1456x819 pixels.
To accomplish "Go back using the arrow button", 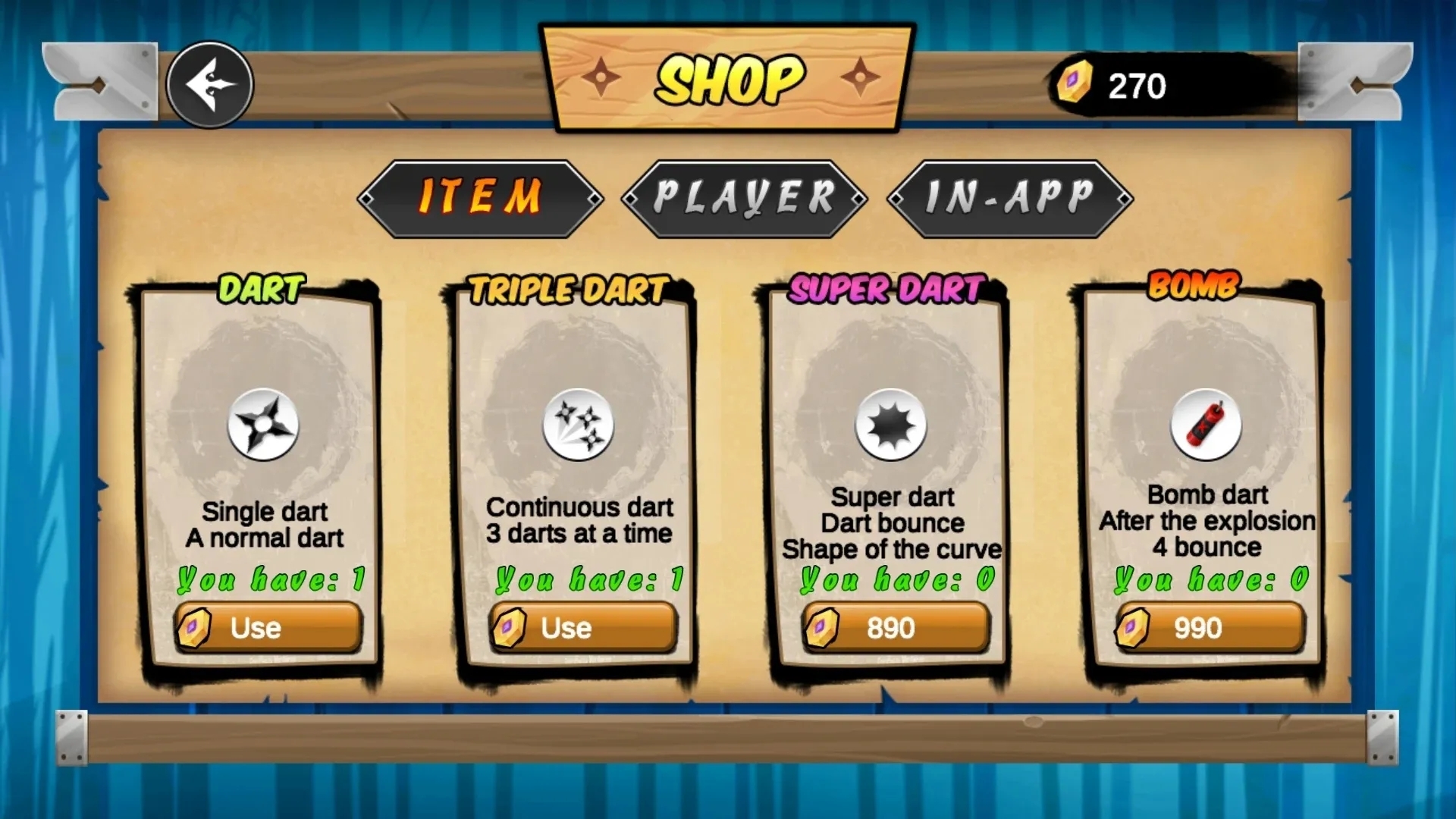I will (210, 85).
